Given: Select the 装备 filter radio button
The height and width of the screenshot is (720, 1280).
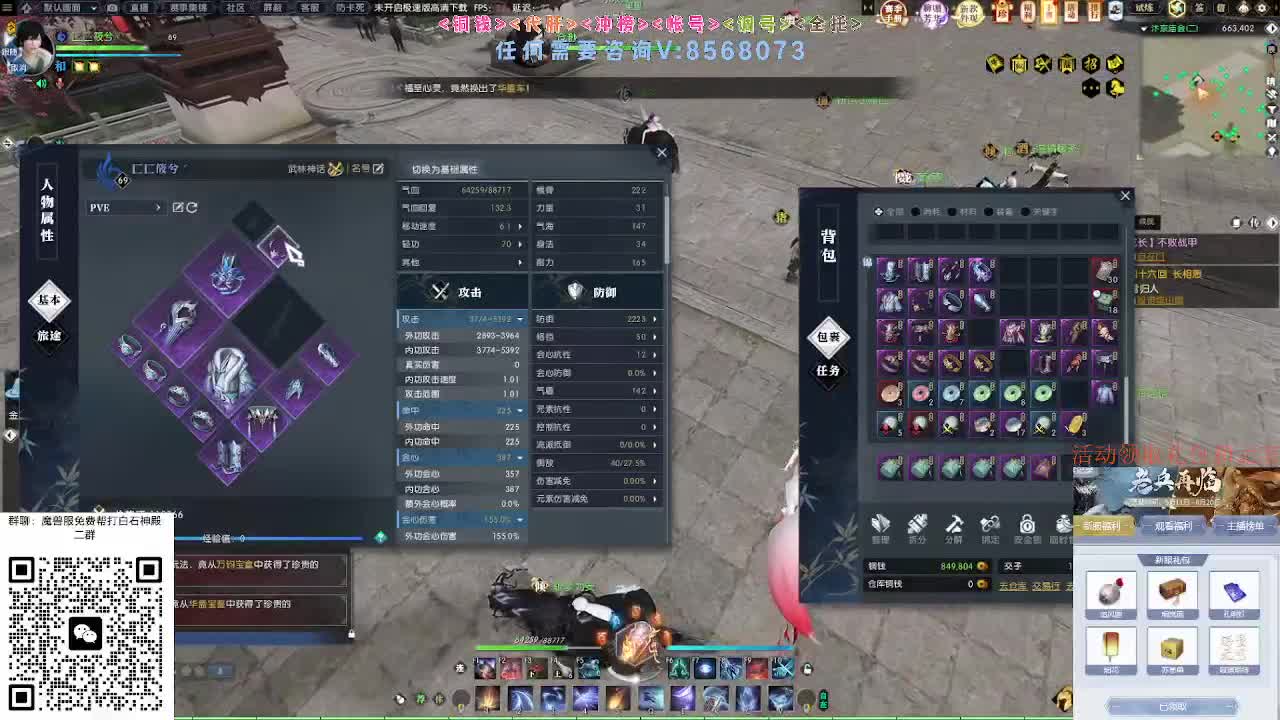Looking at the screenshot, I should tap(990, 211).
